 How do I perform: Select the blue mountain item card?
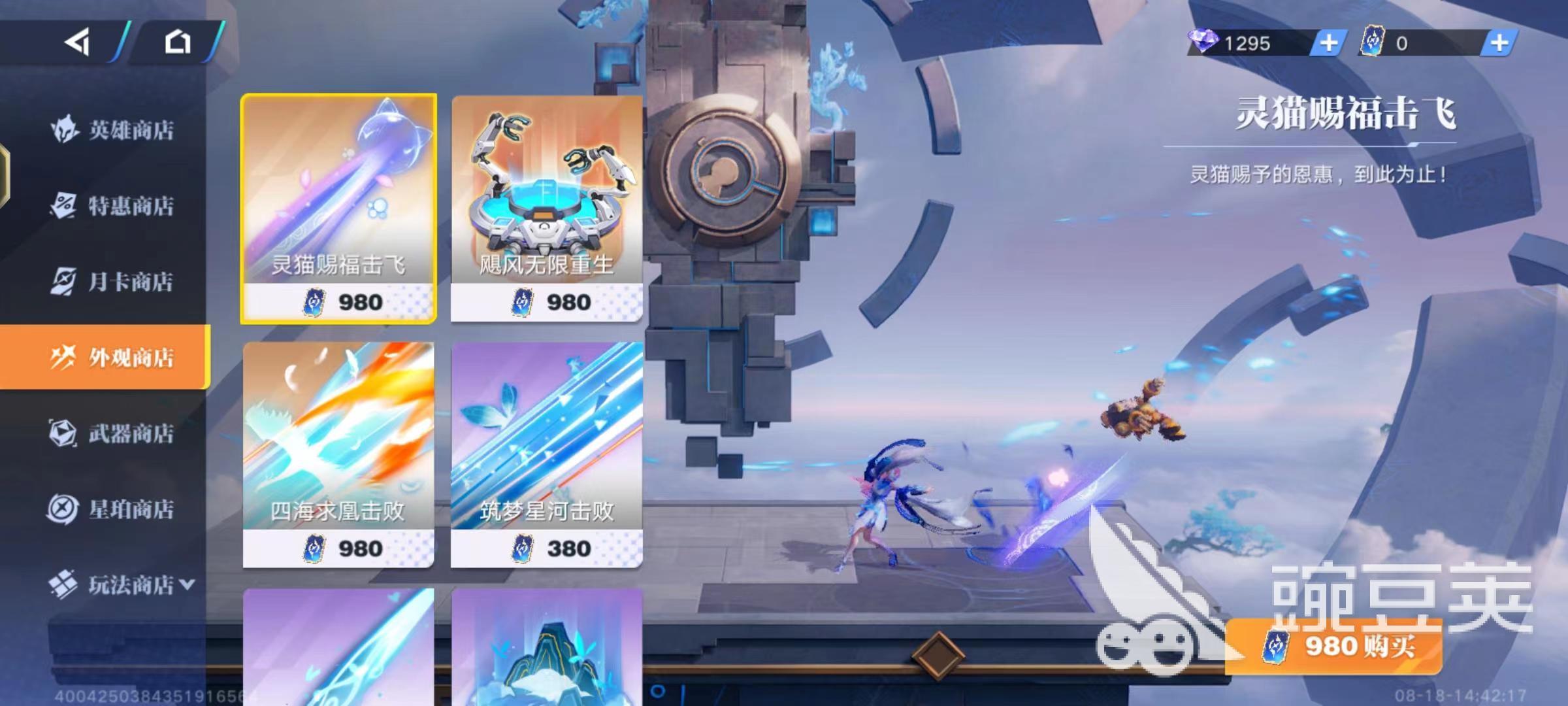tap(546, 646)
